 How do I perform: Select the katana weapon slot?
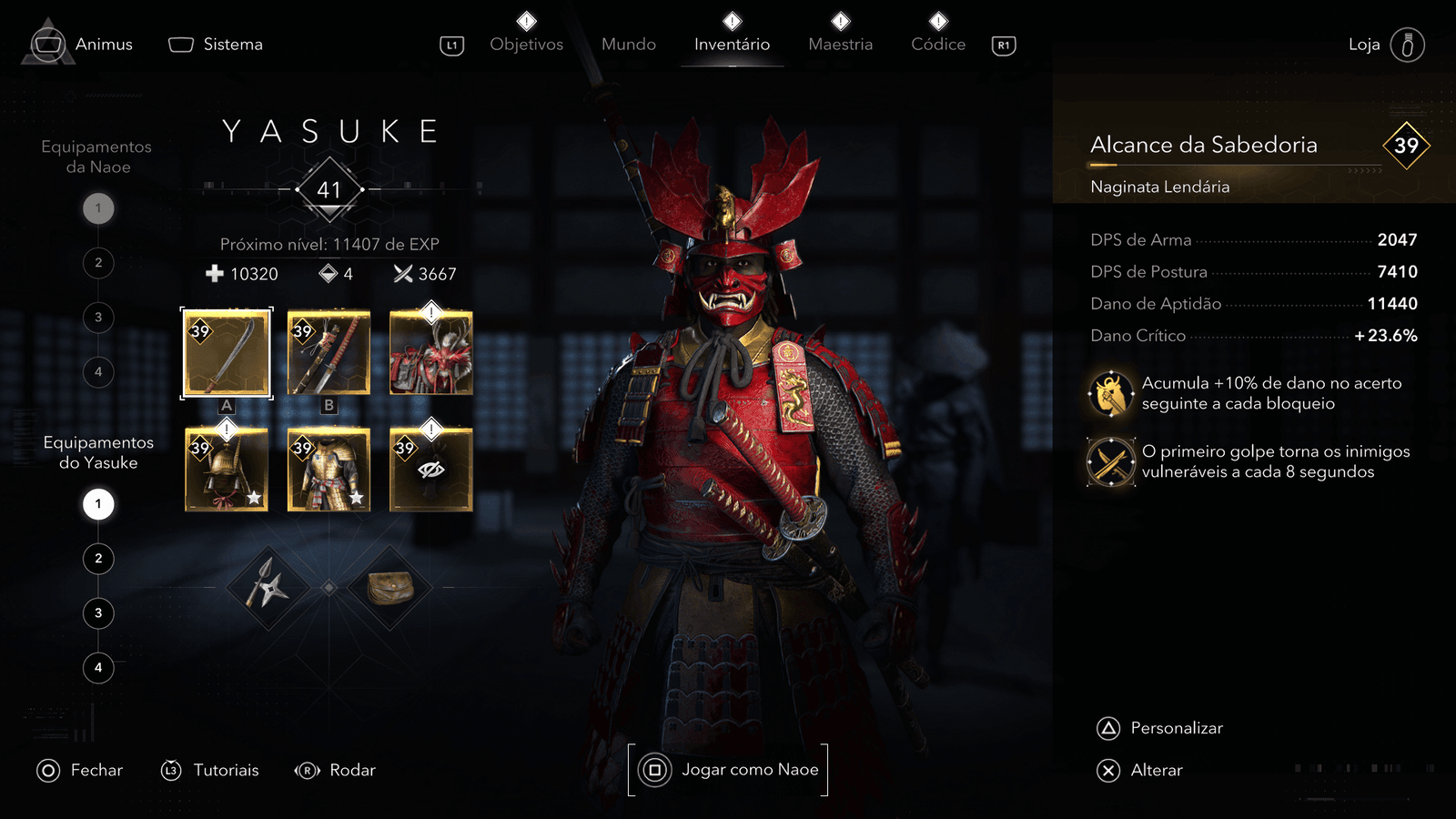(329, 353)
